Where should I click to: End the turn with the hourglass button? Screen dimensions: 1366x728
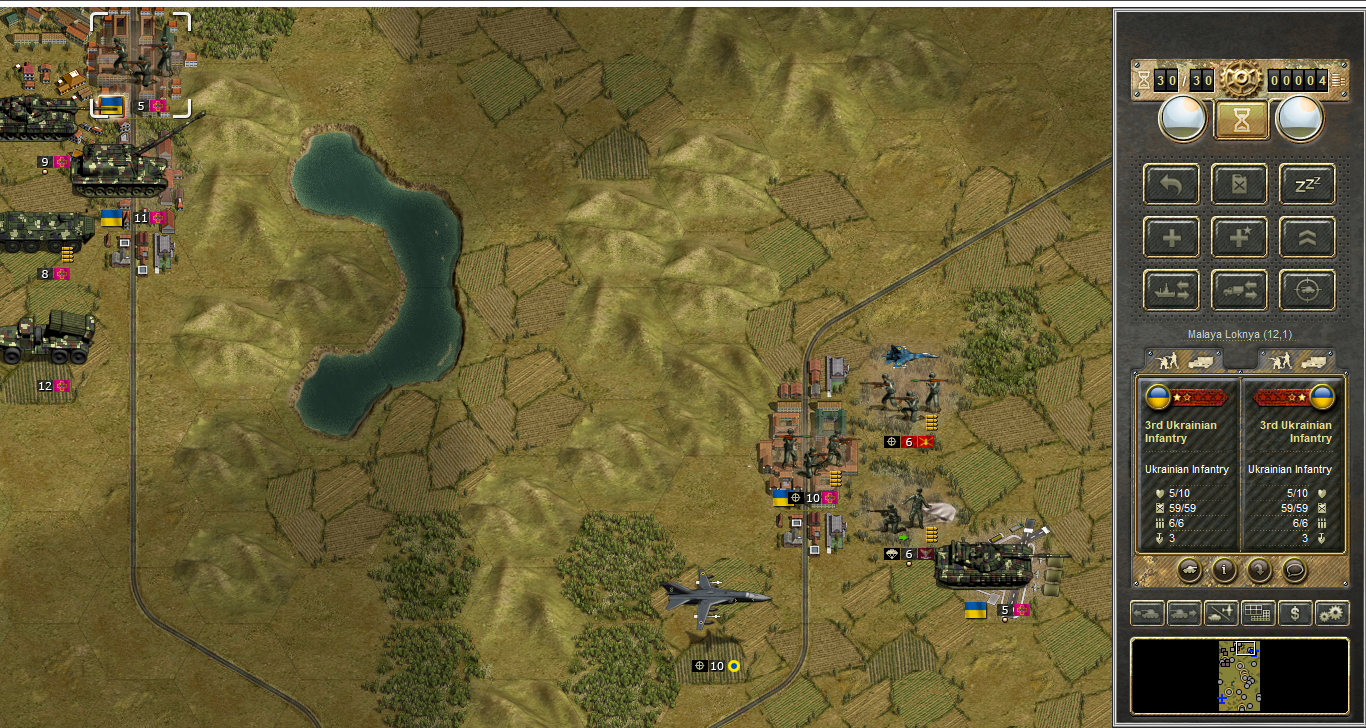(x=1241, y=121)
